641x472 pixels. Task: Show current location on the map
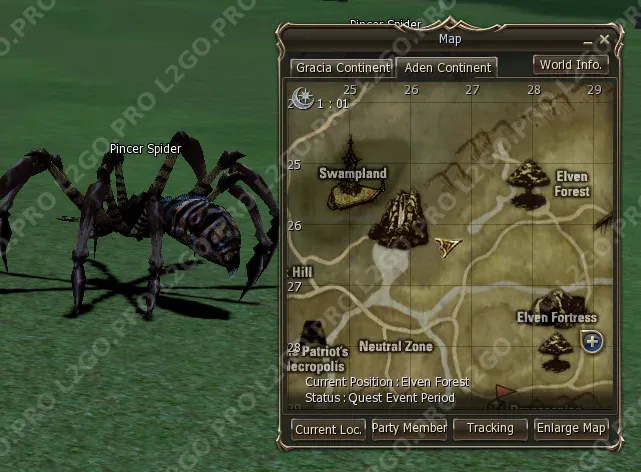328,429
